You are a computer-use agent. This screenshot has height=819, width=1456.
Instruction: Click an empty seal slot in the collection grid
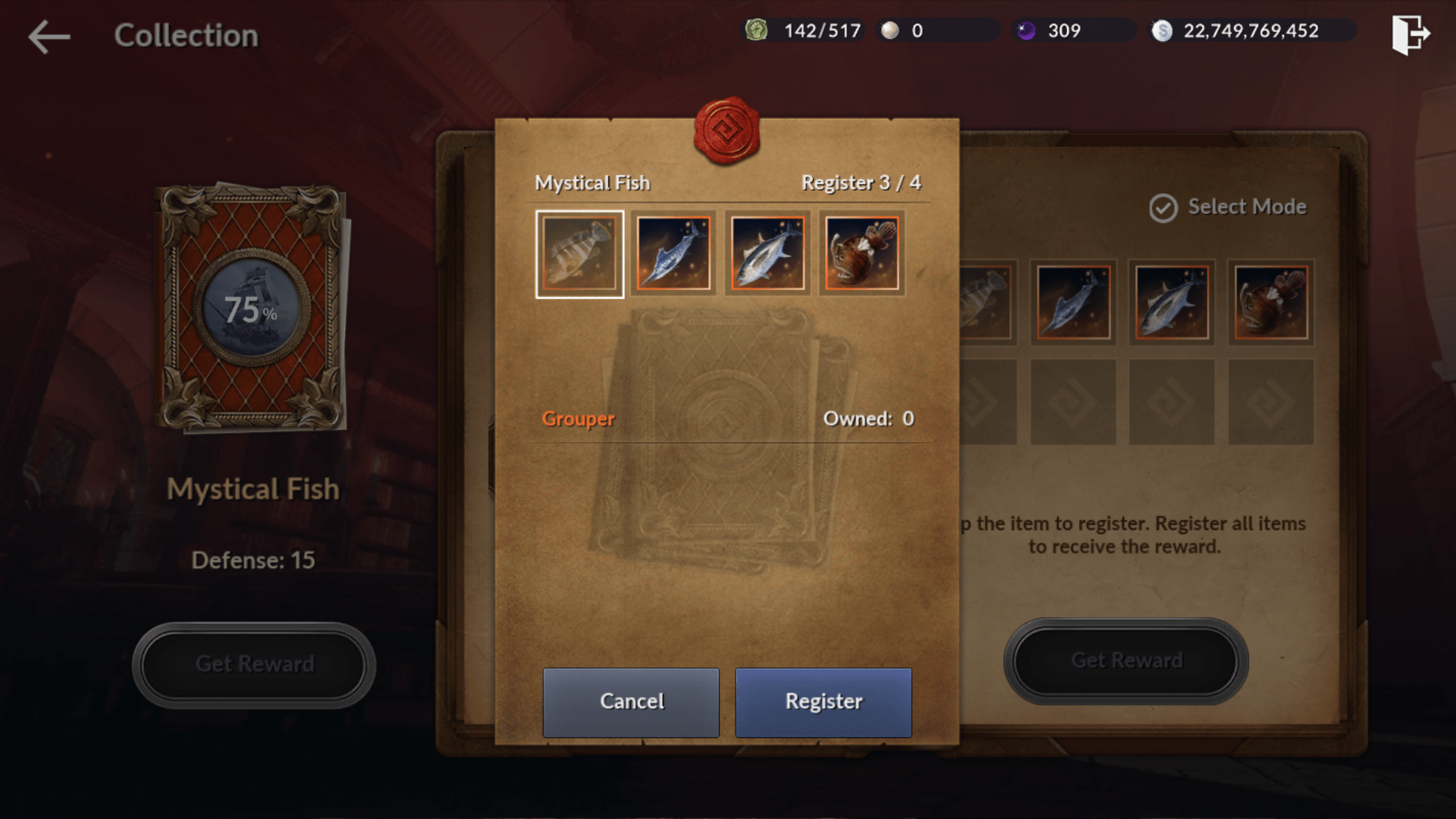point(1072,400)
